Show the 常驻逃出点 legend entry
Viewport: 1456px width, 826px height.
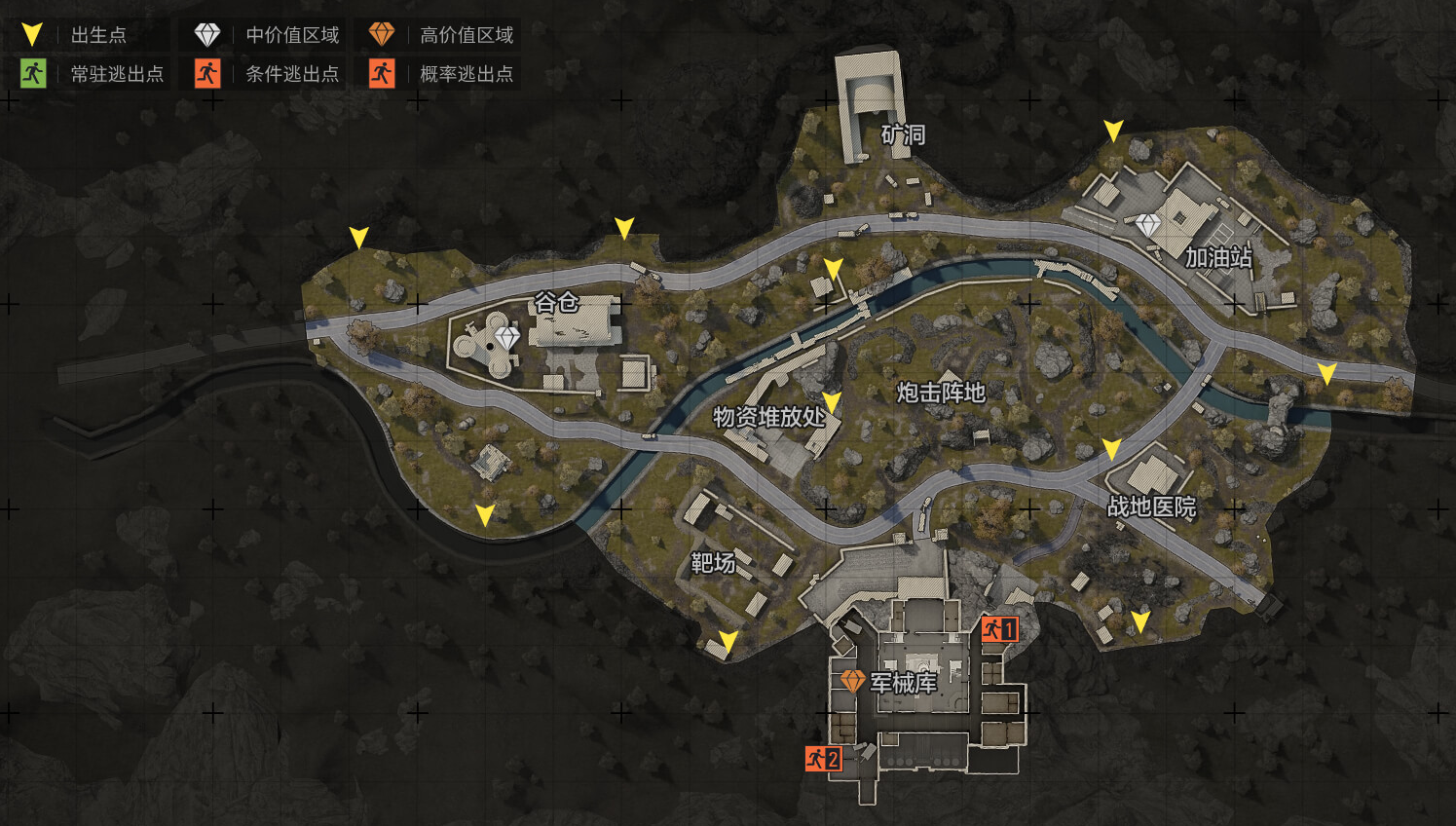point(93,74)
